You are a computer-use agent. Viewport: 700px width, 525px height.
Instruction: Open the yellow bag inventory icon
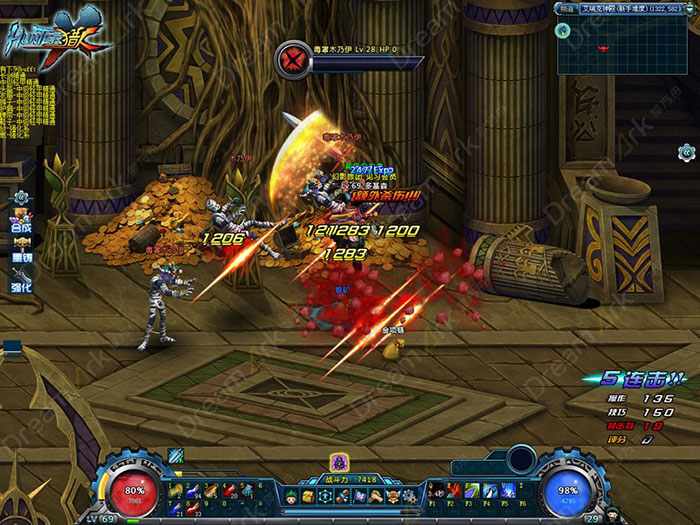tap(308, 497)
